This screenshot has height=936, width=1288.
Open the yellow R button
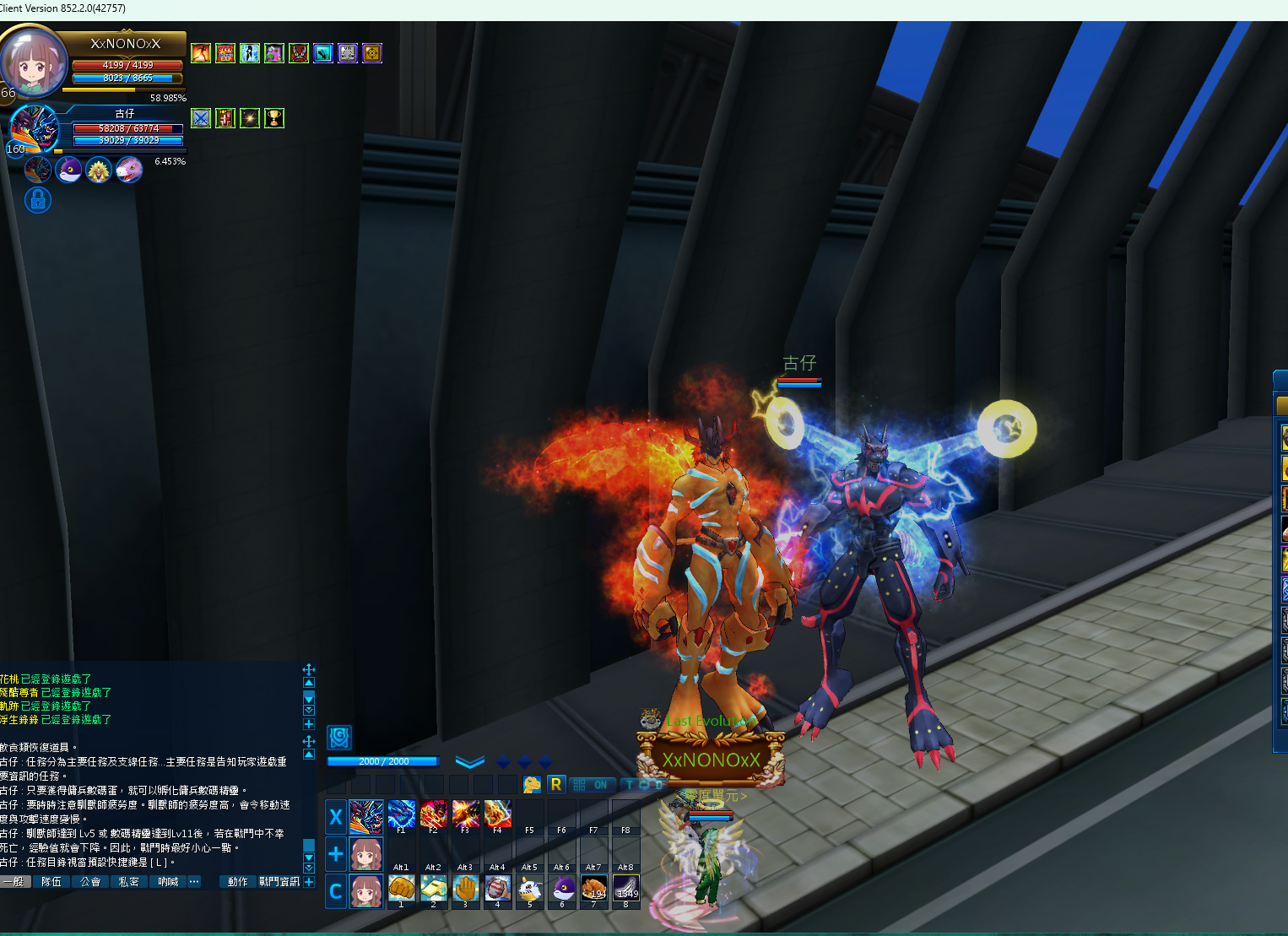click(555, 784)
